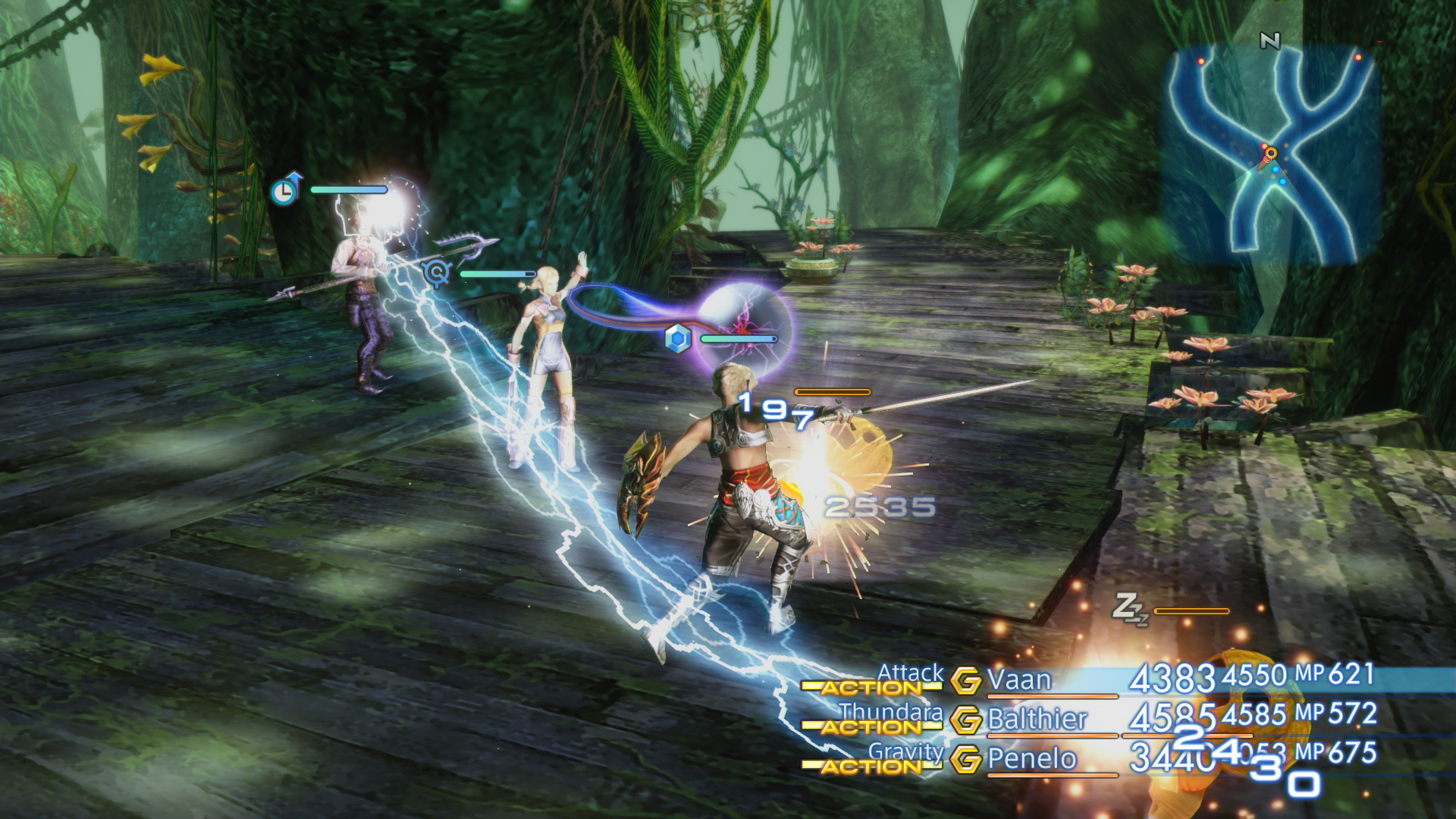The image size is (1456, 819).
Task: Select Balthier in the party list
Action: pos(1037,719)
